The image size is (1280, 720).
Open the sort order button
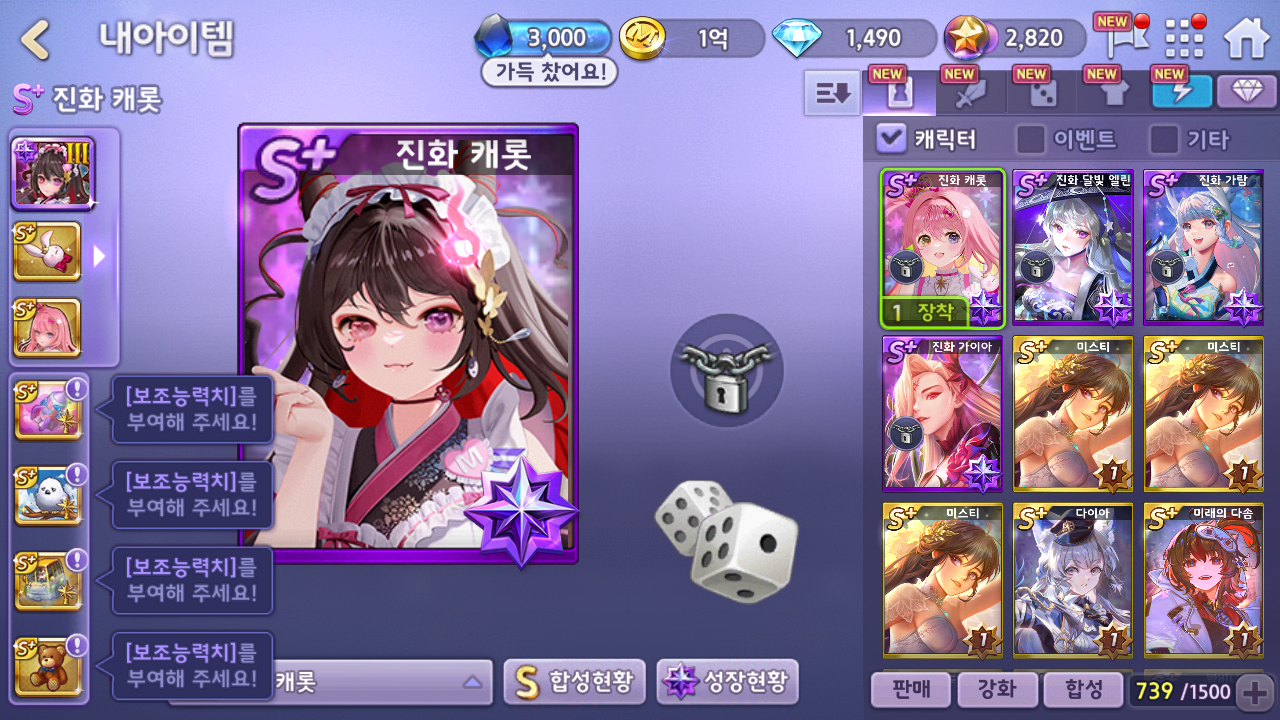tap(832, 93)
